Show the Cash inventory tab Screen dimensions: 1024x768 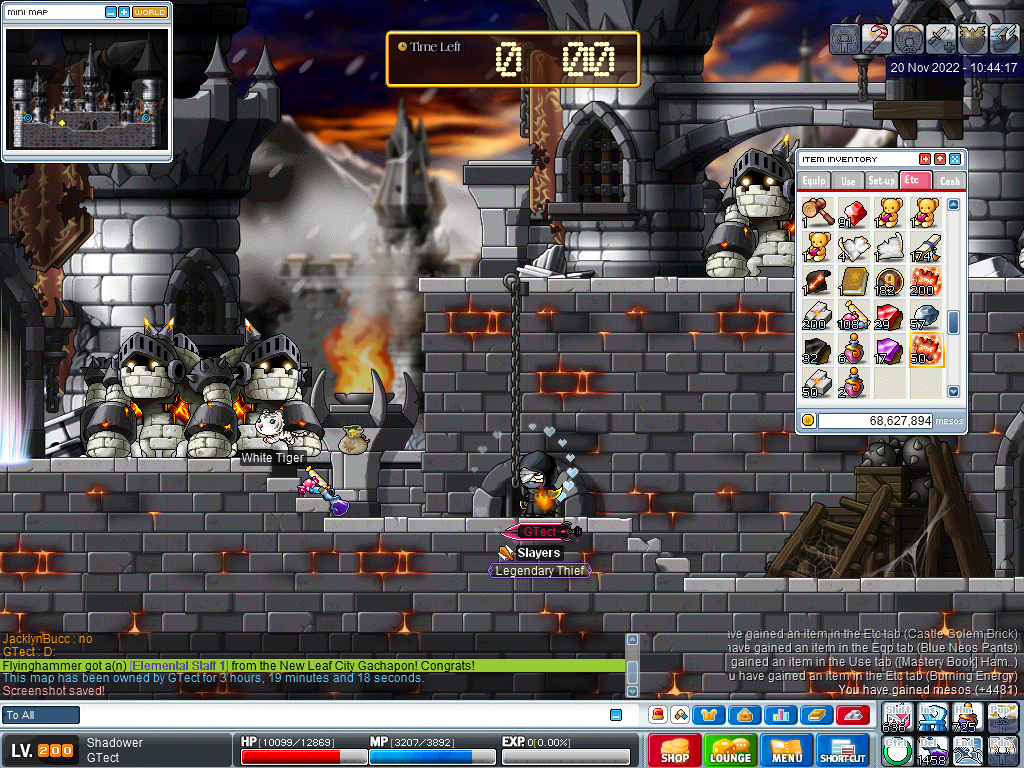click(949, 181)
